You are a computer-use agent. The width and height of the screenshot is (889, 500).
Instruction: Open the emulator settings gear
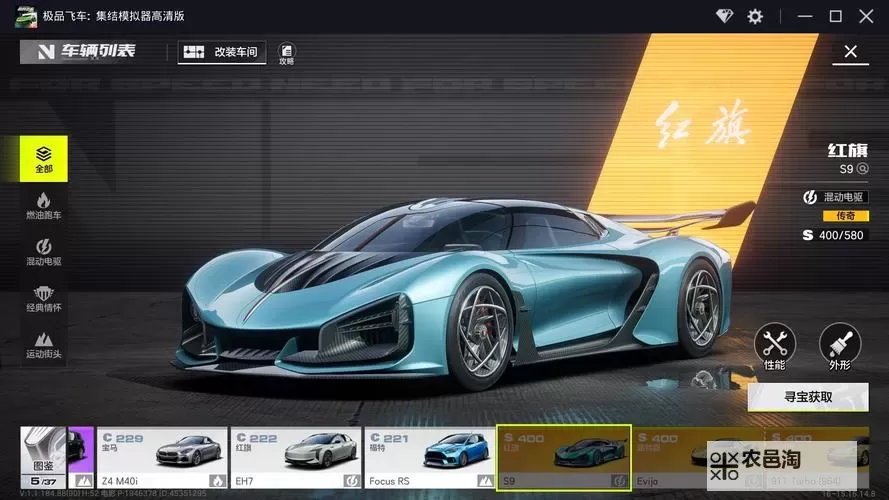click(x=755, y=16)
